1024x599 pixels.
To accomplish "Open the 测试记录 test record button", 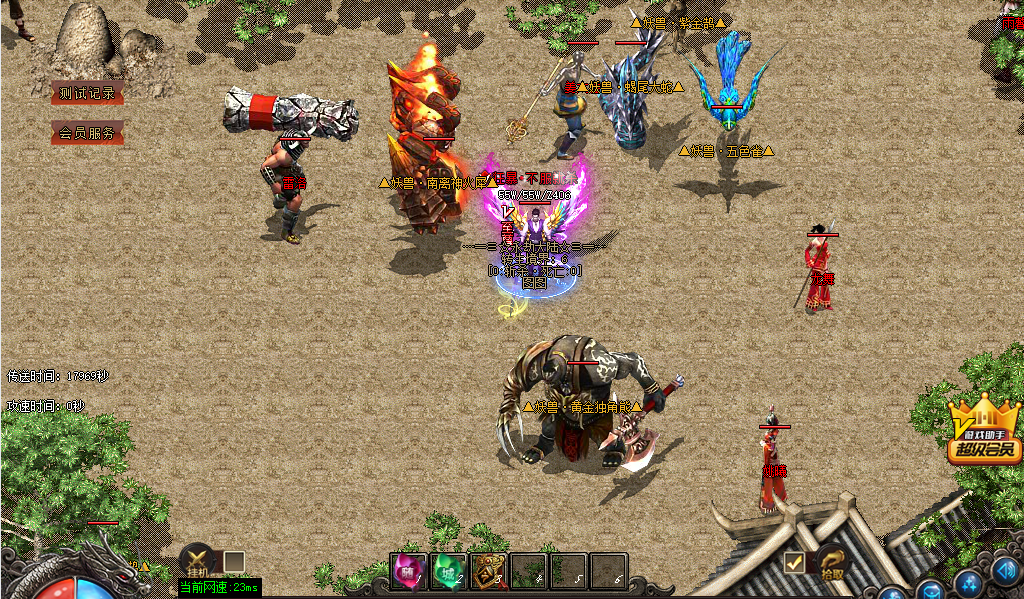I will (88, 93).
